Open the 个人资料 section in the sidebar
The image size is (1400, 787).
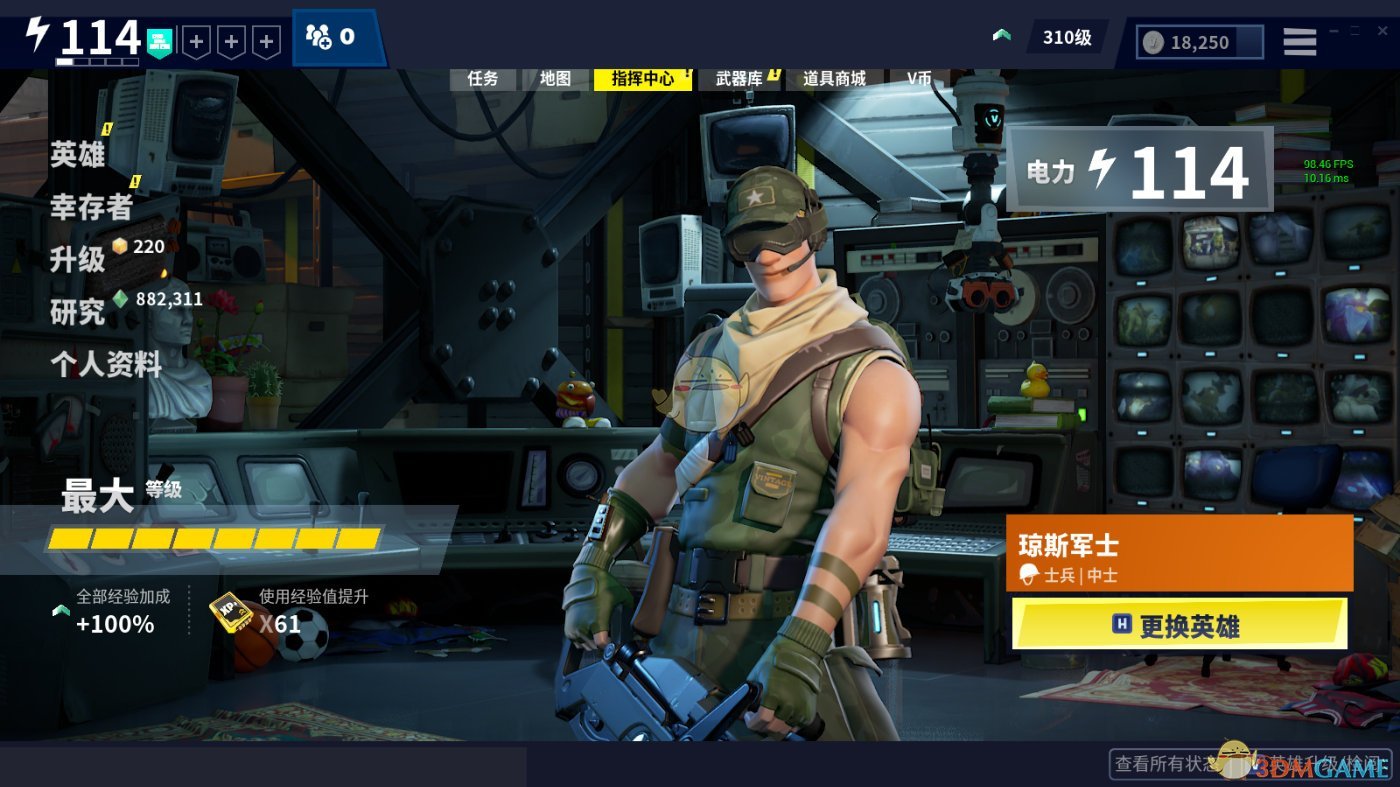[x=106, y=366]
